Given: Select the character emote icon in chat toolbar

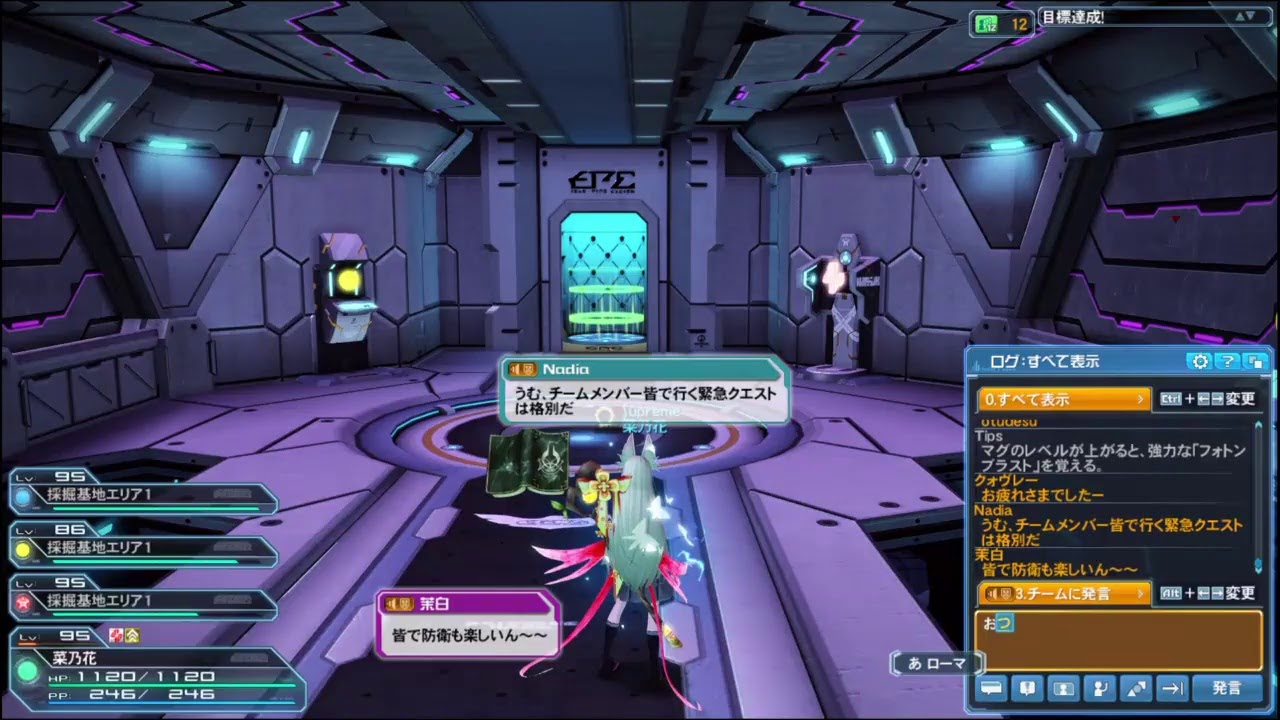Looking at the screenshot, I should coord(1099,688).
